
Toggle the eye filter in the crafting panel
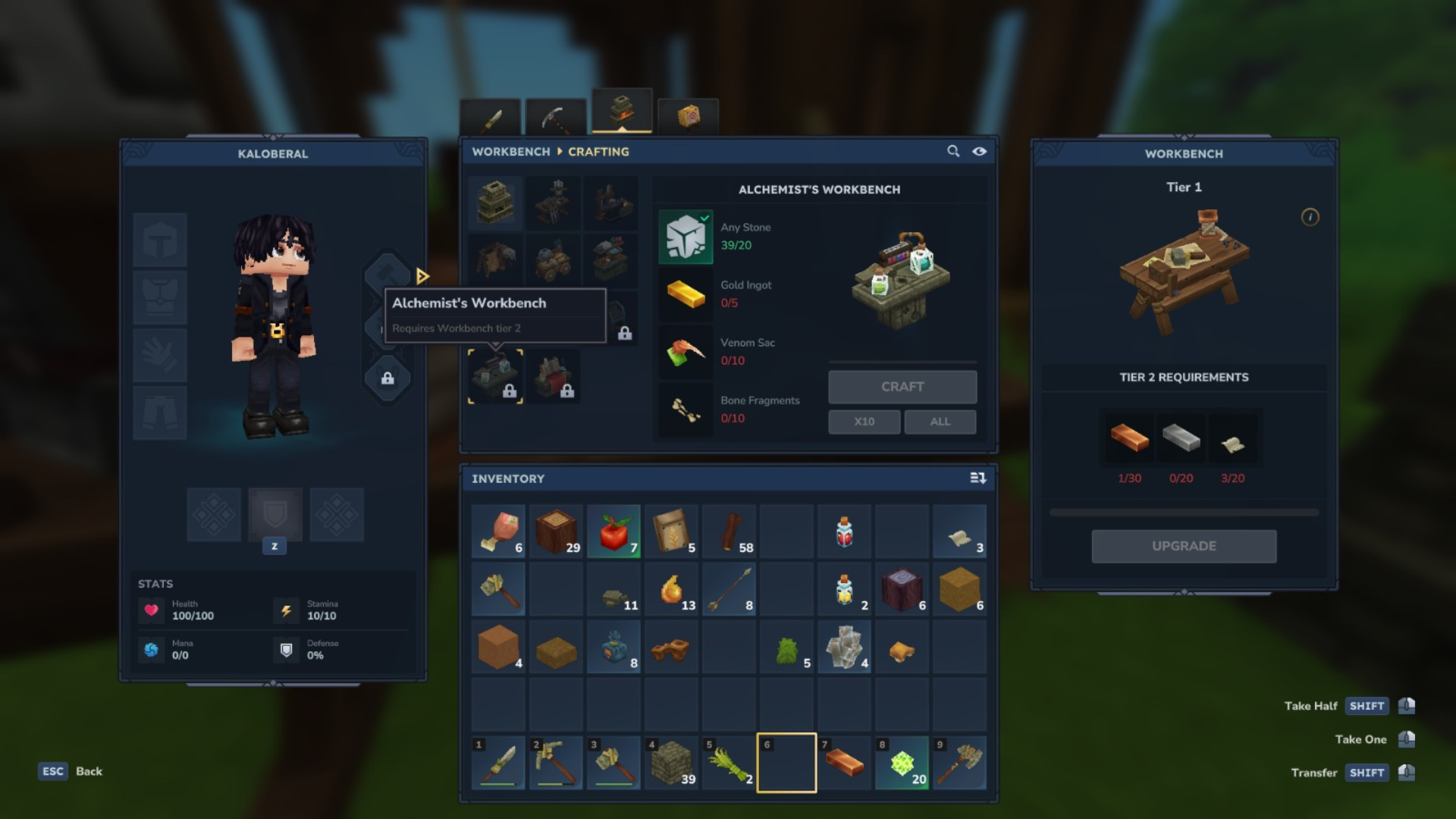979,152
